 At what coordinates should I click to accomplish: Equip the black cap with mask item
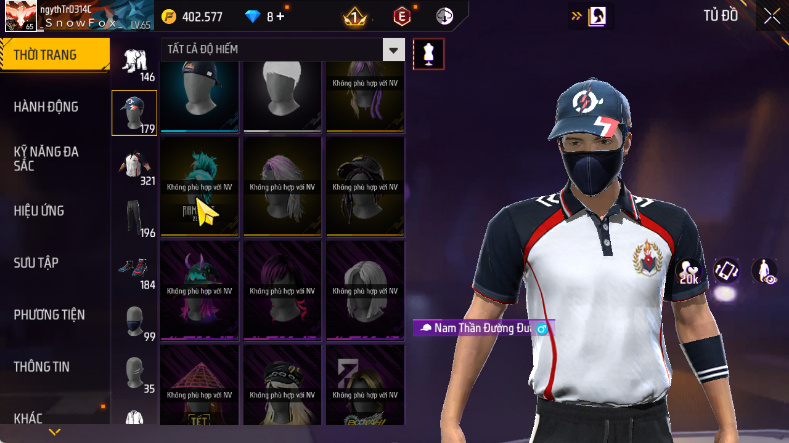tap(199, 95)
